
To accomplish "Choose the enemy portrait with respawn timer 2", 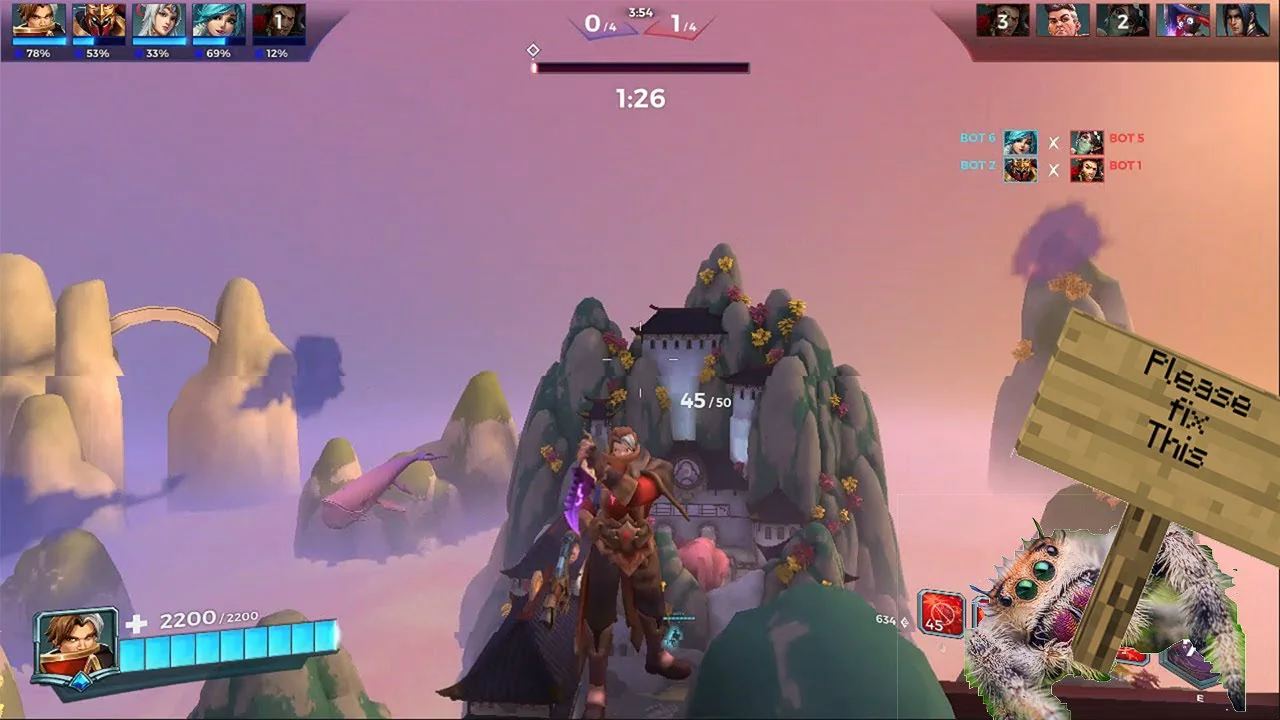I will pos(1123,20).
